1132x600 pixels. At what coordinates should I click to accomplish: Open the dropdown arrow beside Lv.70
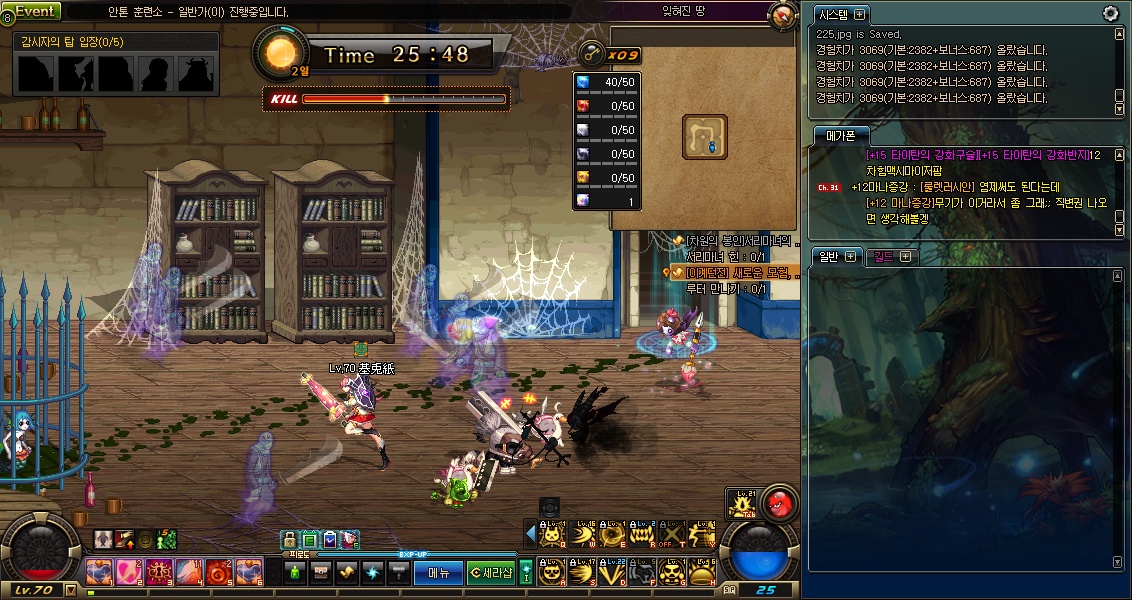pos(70,590)
